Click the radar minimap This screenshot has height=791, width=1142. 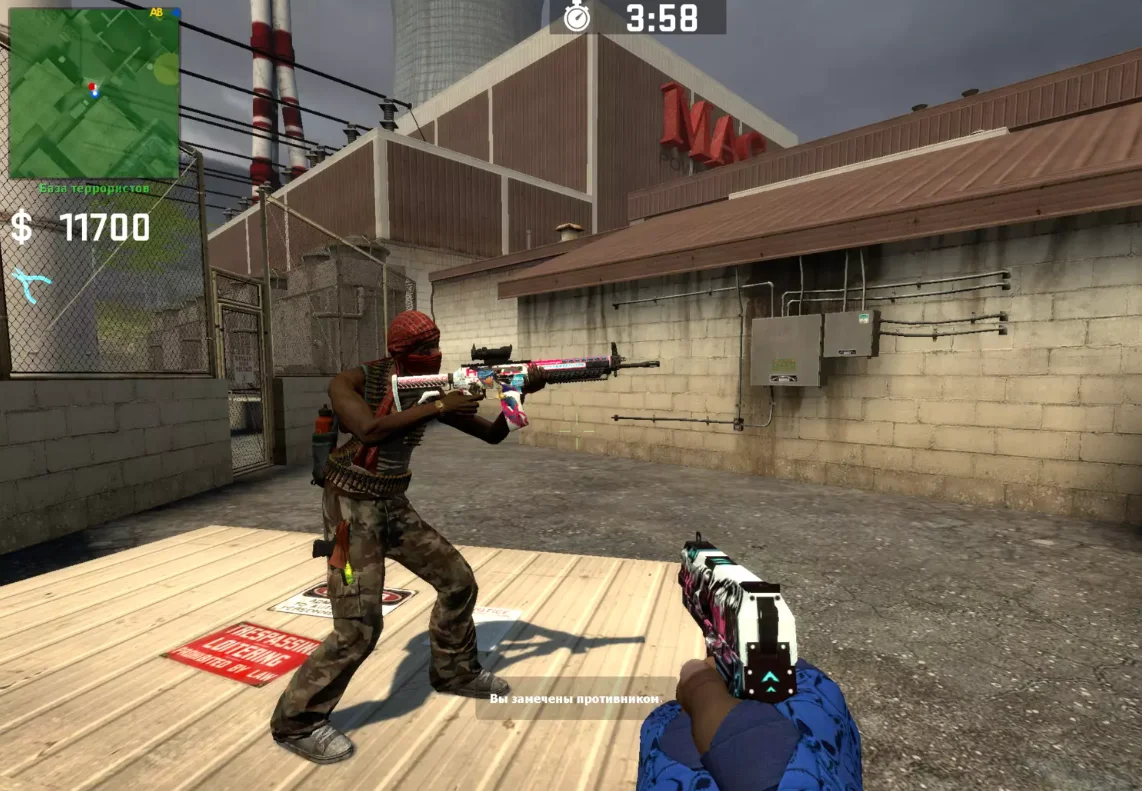click(x=94, y=93)
